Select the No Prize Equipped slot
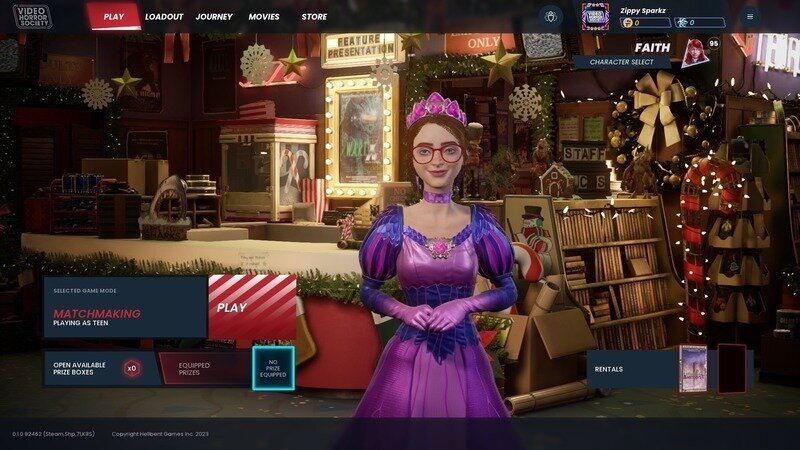The width and height of the screenshot is (800, 450). coord(272,368)
